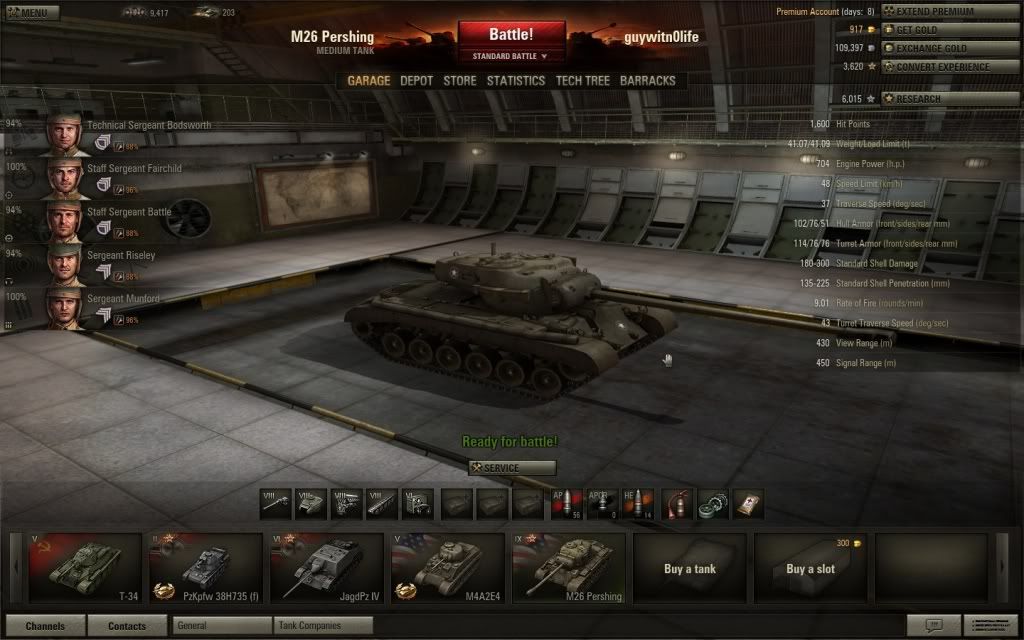Open the Channels chat button
Screen dimensions: 1024x640
pyautogui.click(x=44, y=626)
